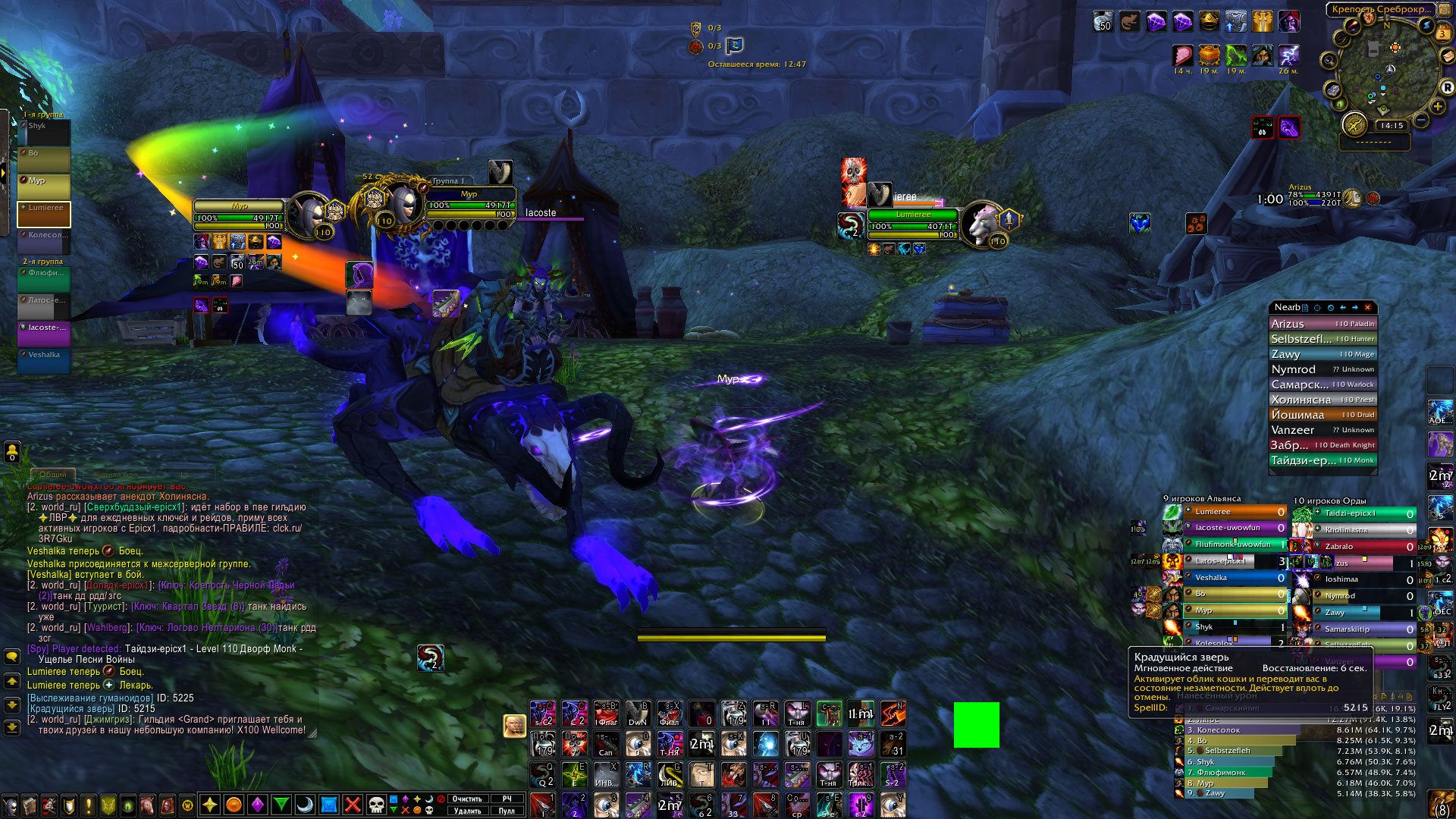Zoom in the minimap with plus button
Screen dimensions: 1456x819
[1438, 106]
